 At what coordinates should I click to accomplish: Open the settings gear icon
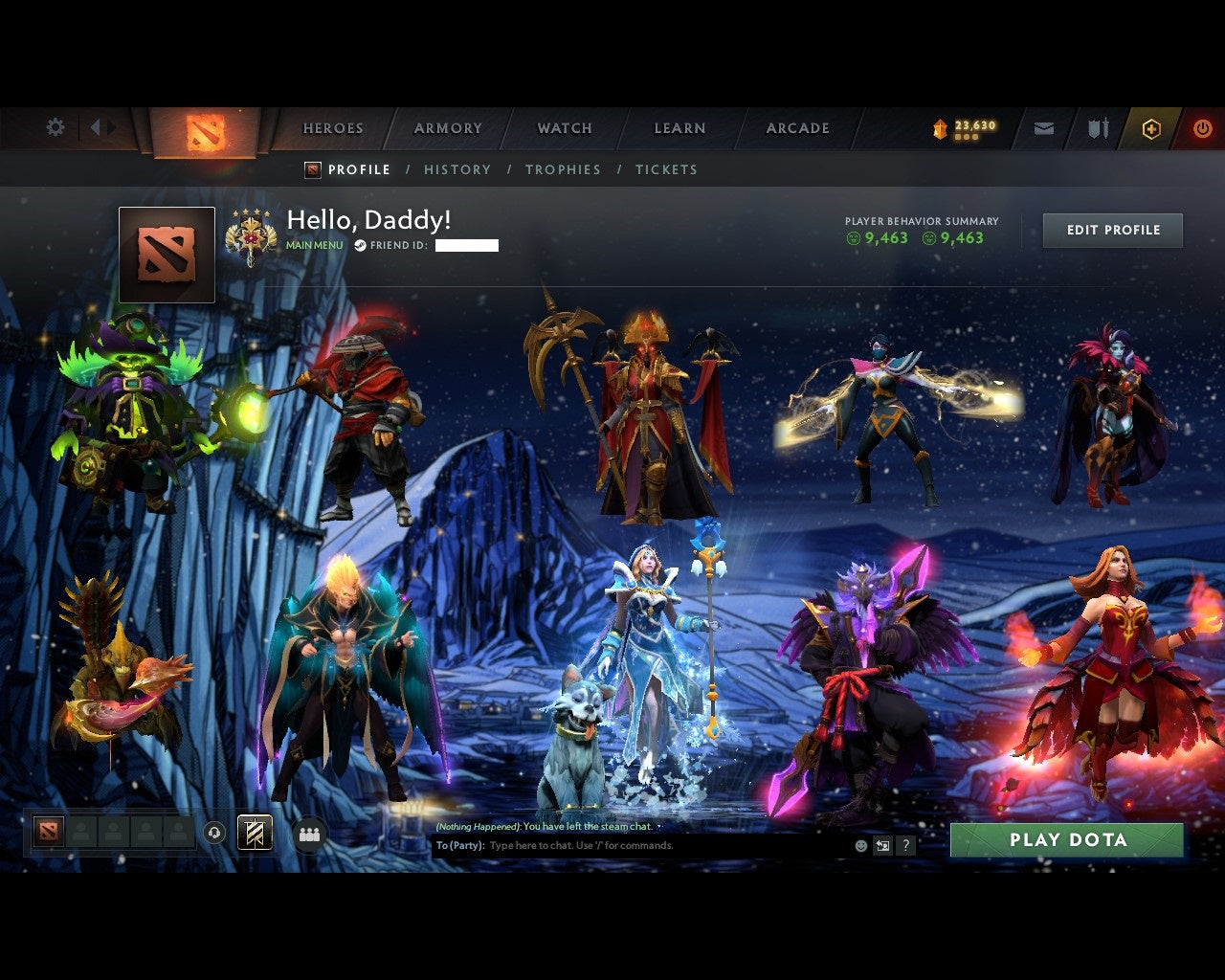pyautogui.click(x=56, y=127)
